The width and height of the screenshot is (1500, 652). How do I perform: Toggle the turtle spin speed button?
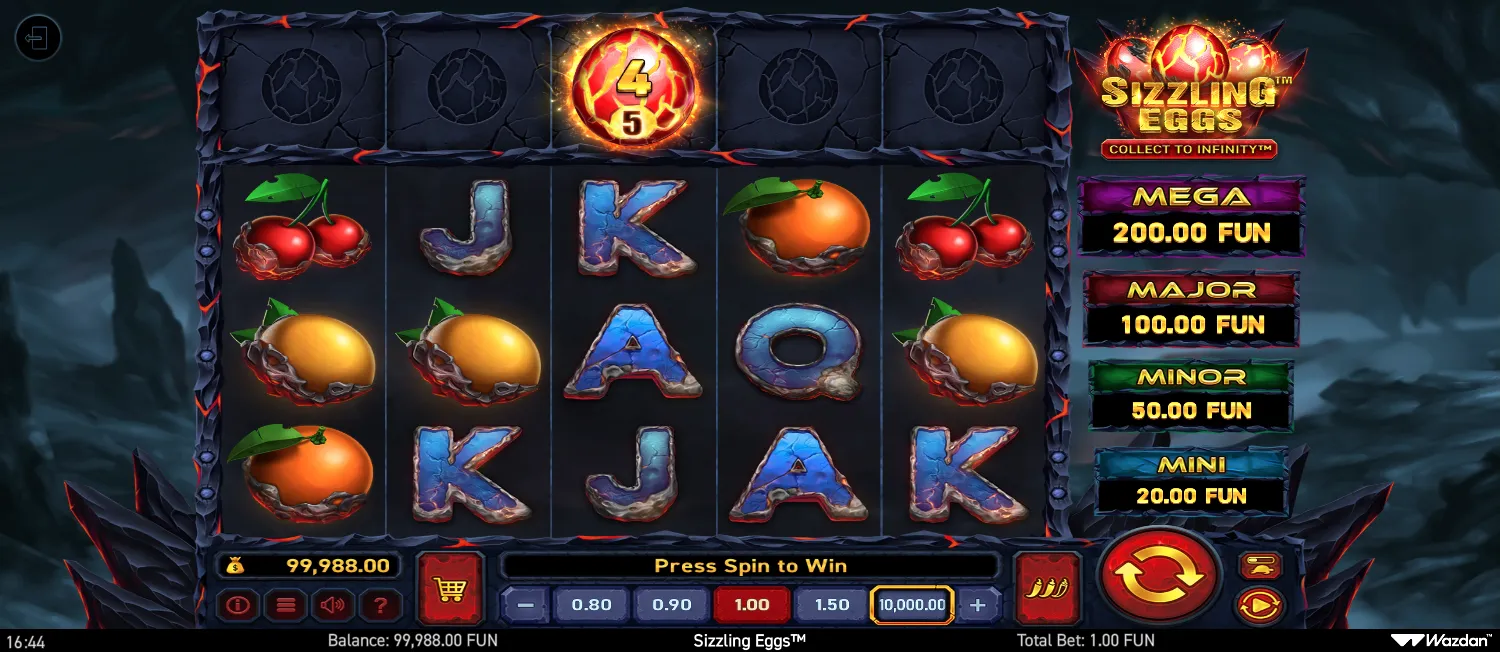1259,566
